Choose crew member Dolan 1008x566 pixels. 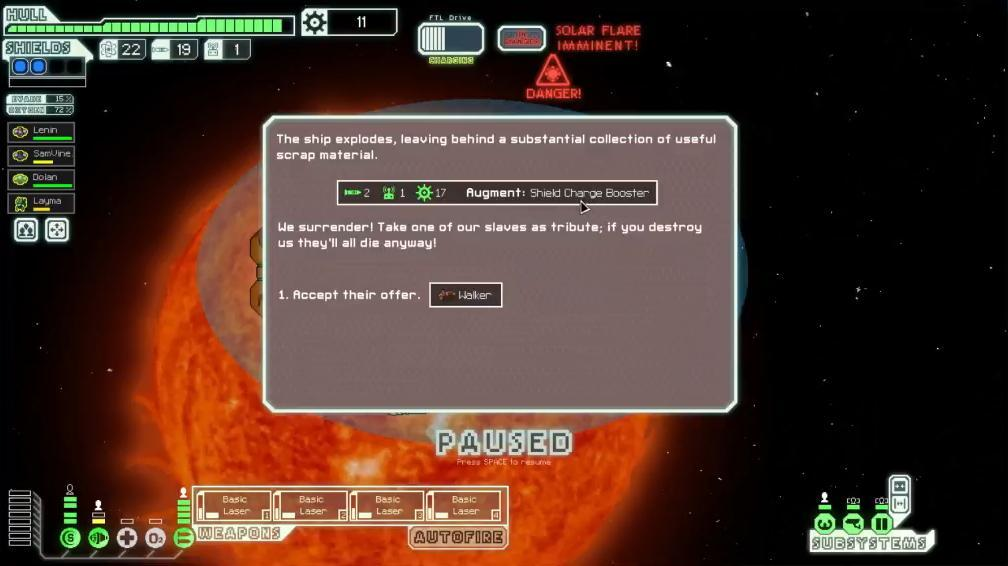point(41,179)
